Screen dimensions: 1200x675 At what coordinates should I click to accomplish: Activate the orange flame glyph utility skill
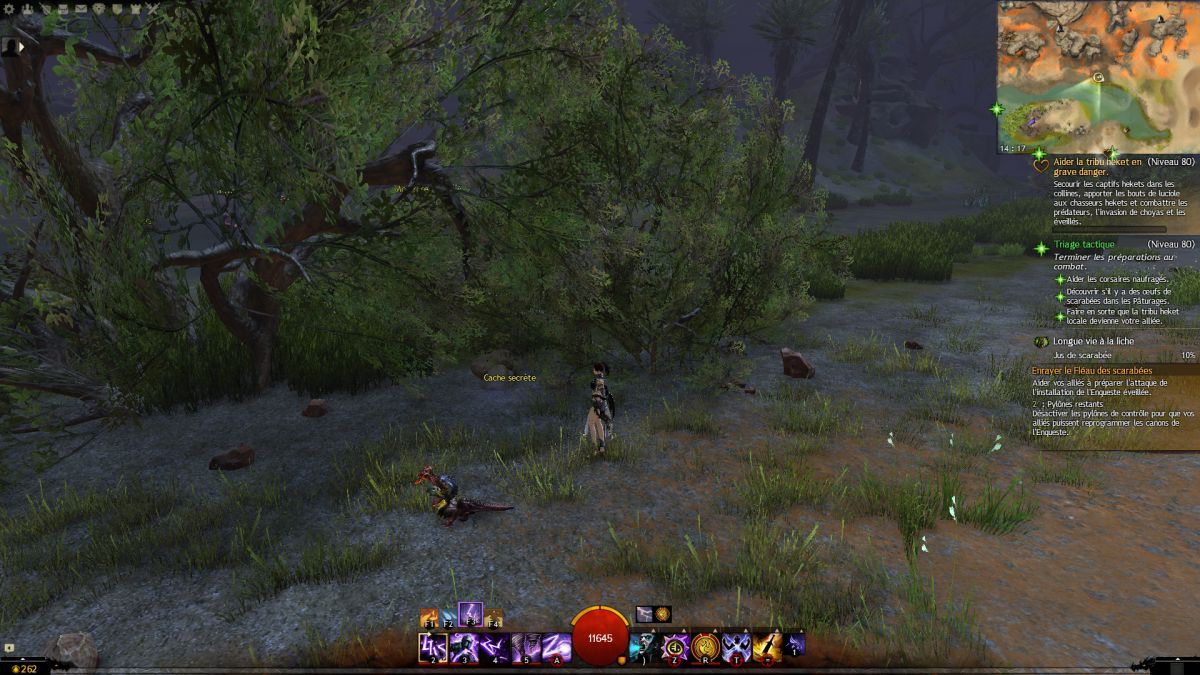tap(706, 646)
